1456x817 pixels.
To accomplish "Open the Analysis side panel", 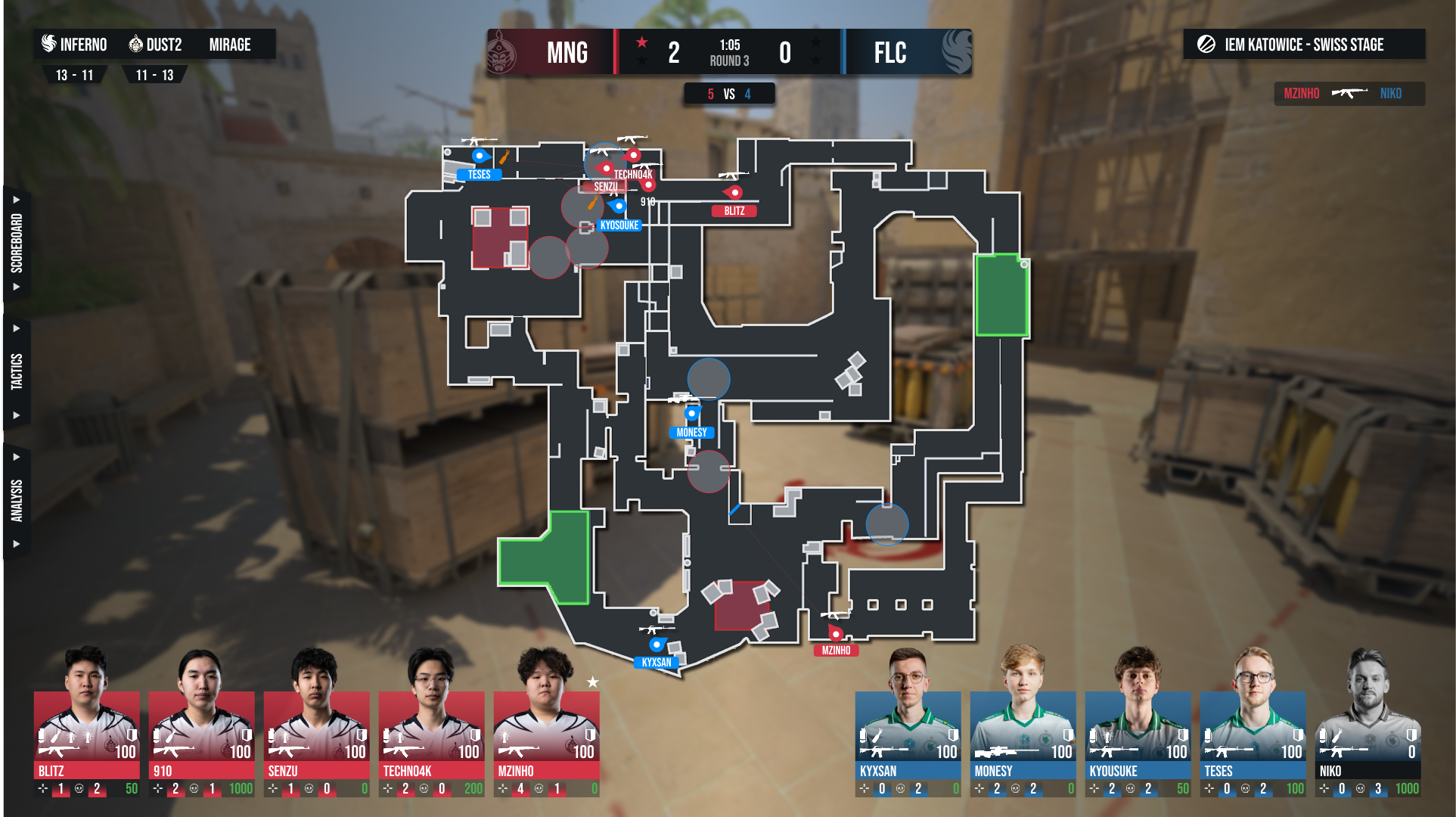I will (16, 500).
